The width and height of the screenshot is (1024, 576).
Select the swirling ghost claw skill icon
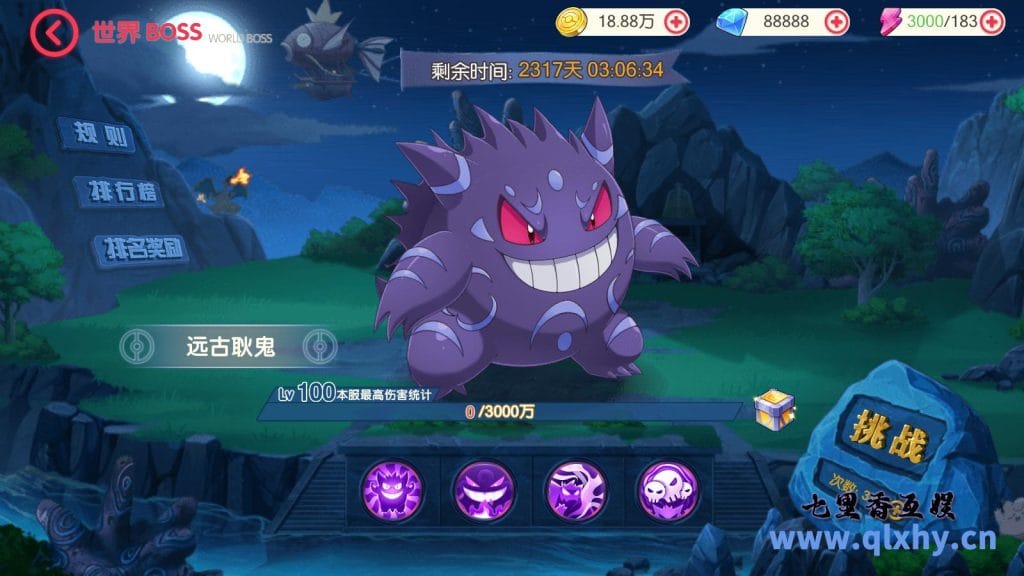point(574,489)
